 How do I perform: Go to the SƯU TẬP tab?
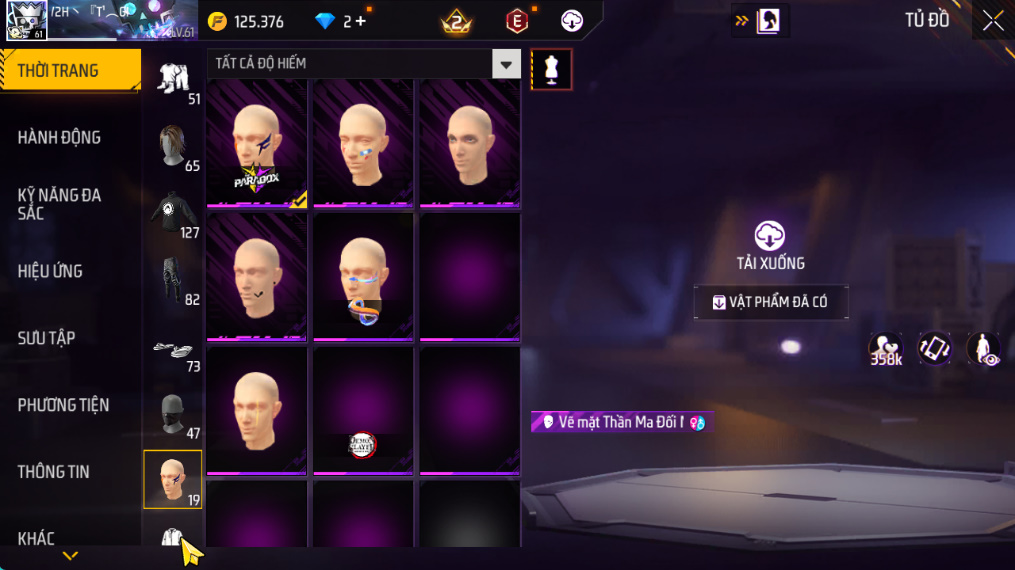click(46, 338)
